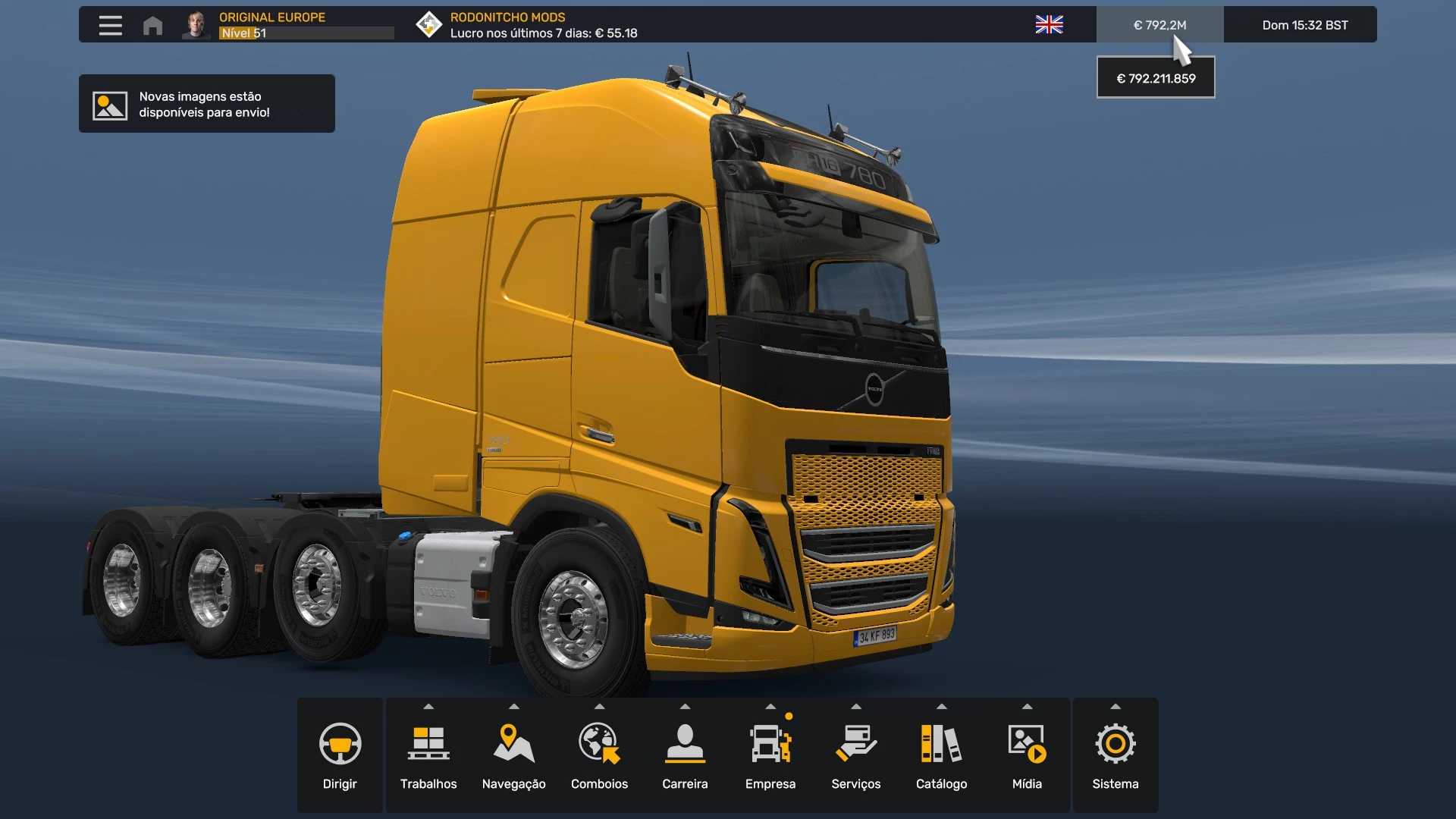Open the new images upload notification

pyautogui.click(x=206, y=104)
